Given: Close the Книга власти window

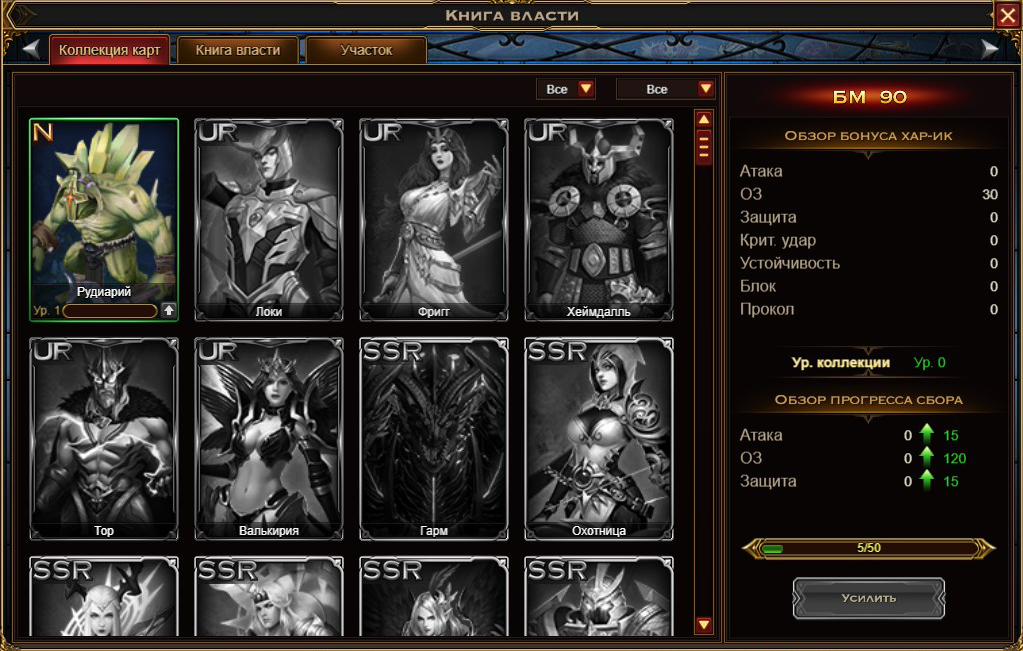Looking at the screenshot, I should [x=1007, y=14].
